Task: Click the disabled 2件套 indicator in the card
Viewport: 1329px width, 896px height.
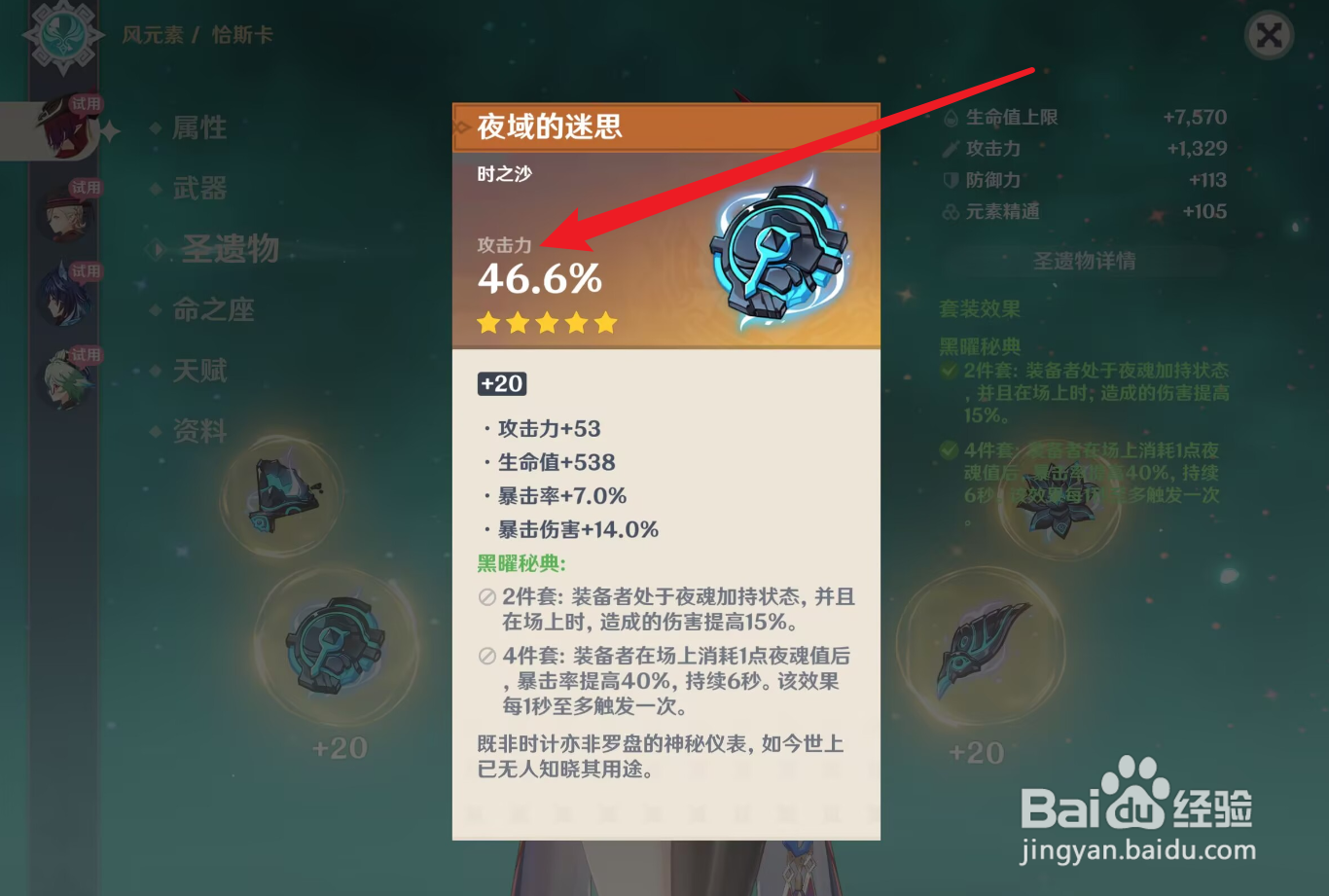Action: pyautogui.click(x=484, y=596)
